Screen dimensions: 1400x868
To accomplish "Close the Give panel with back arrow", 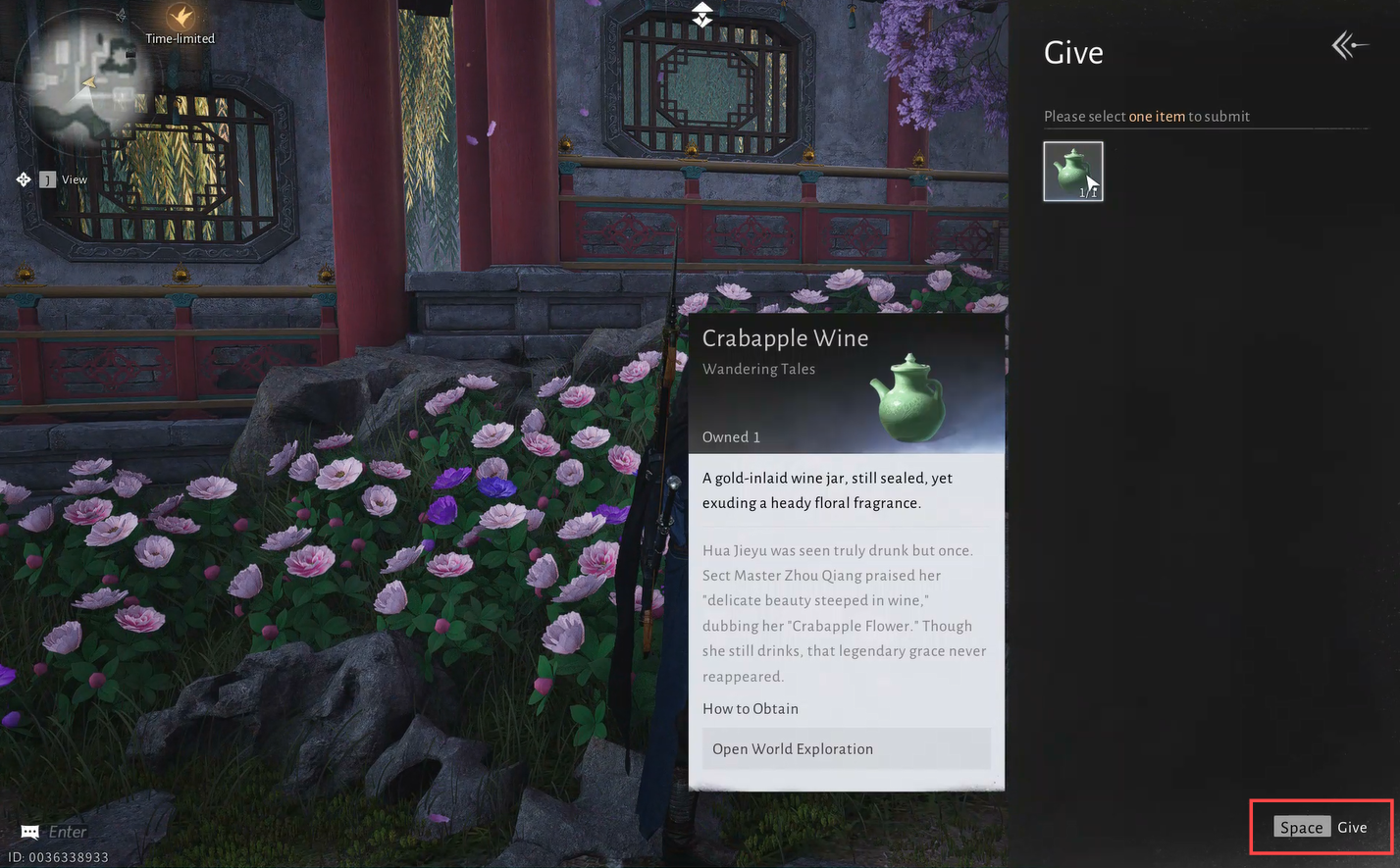I will (x=1349, y=46).
